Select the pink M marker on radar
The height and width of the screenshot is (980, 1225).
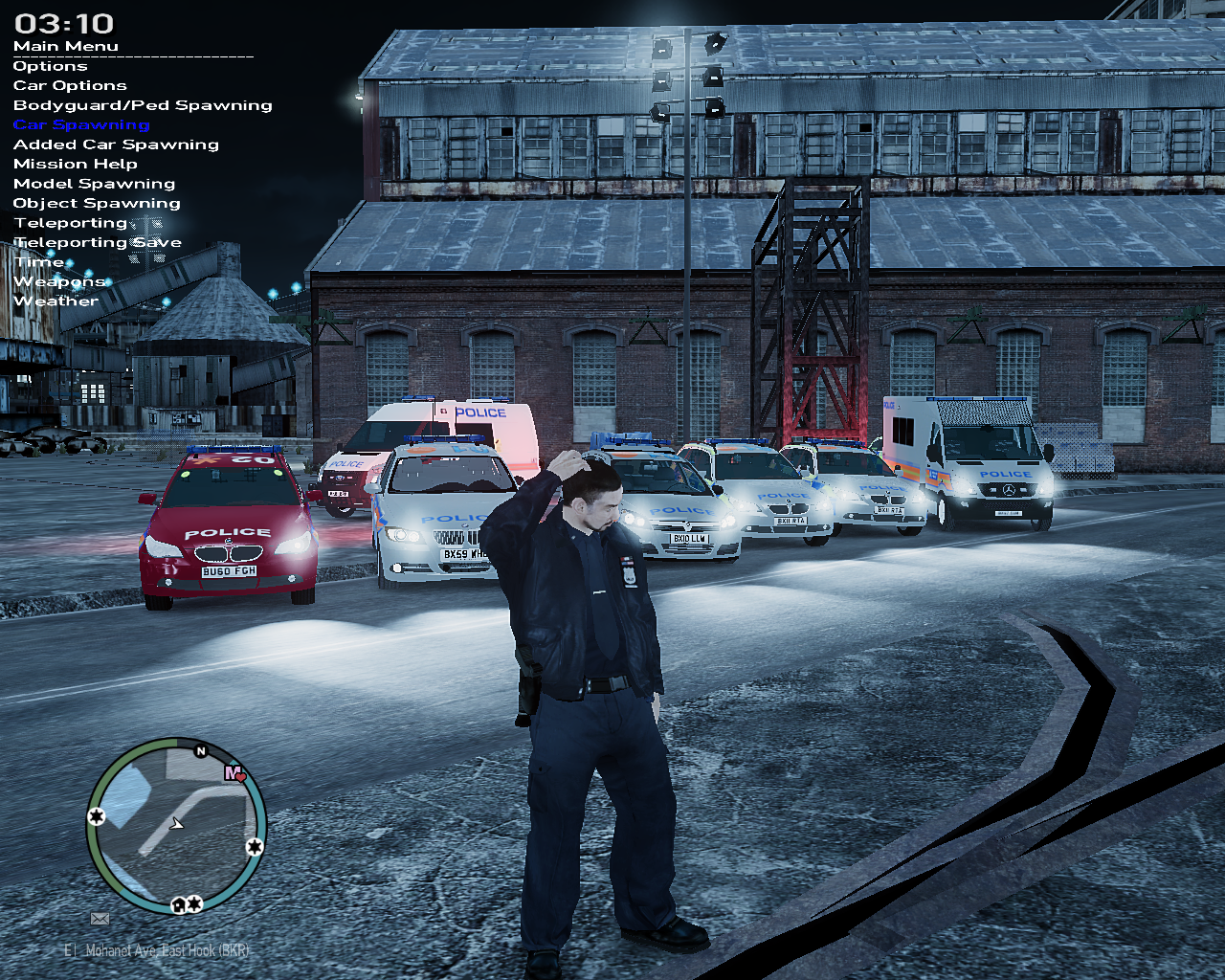(x=233, y=772)
